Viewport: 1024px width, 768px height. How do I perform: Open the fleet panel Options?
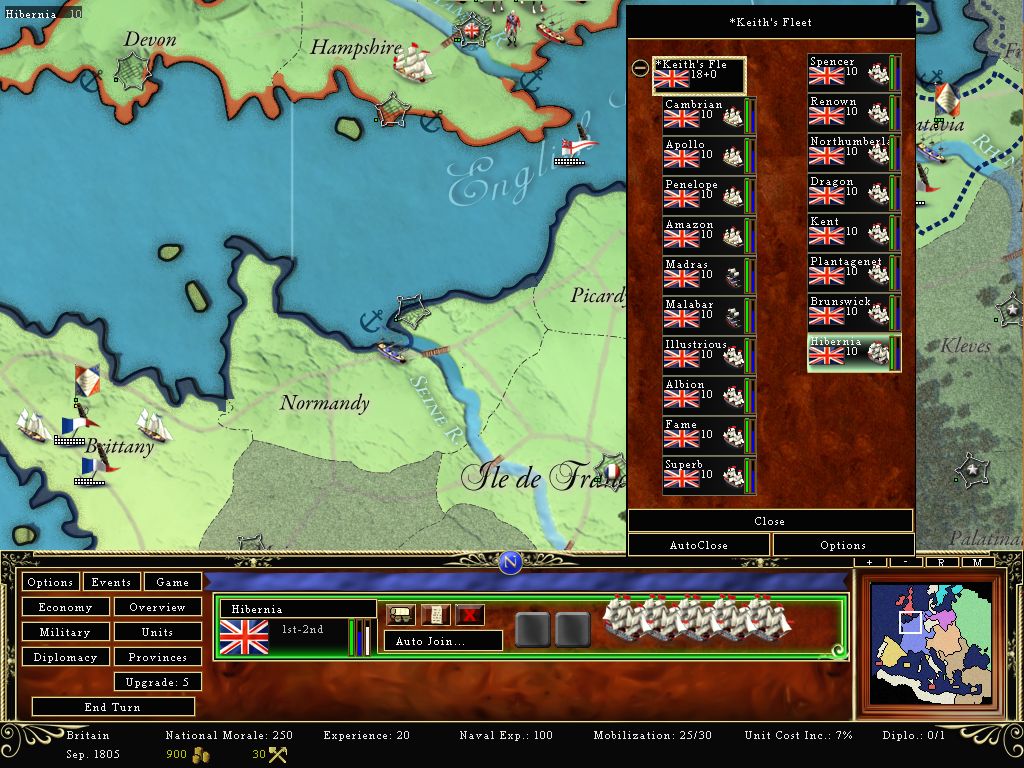(x=843, y=545)
